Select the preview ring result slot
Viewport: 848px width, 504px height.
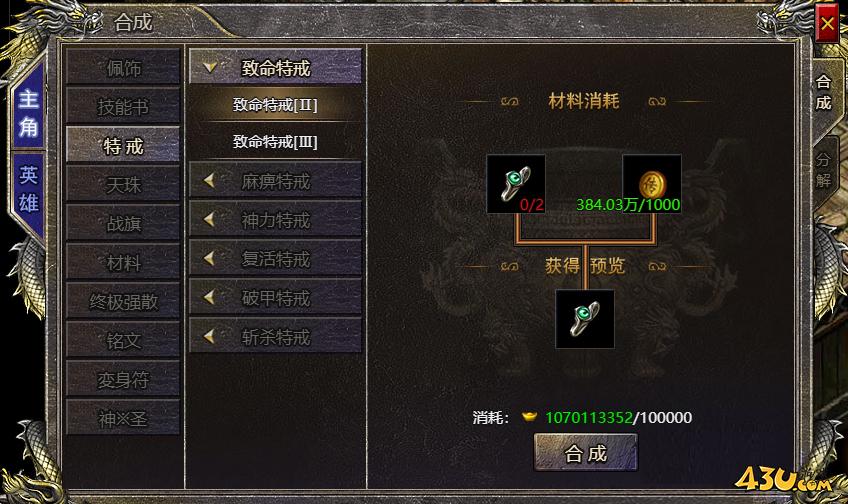[x=585, y=318]
